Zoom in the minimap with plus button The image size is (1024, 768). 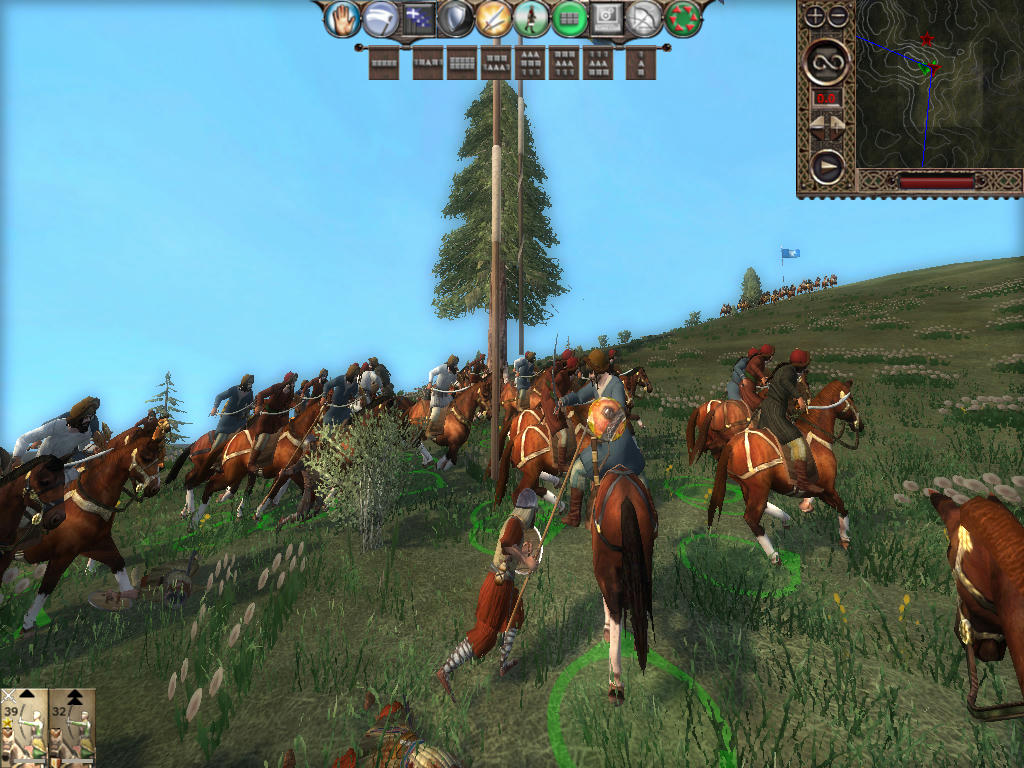pyautogui.click(x=816, y=16)
